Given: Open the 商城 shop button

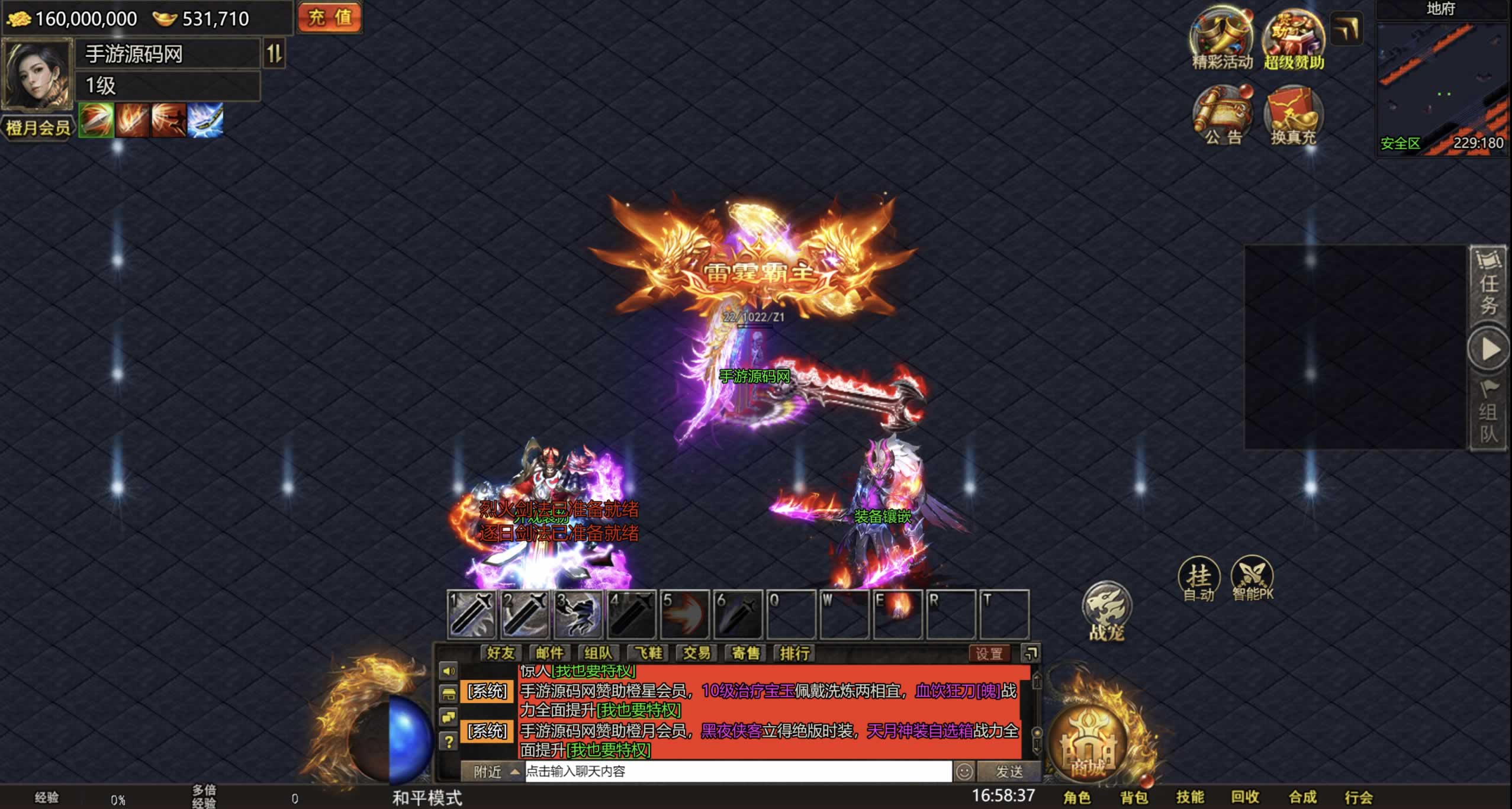Looking at the screenshot, I should coord(1088,746).
